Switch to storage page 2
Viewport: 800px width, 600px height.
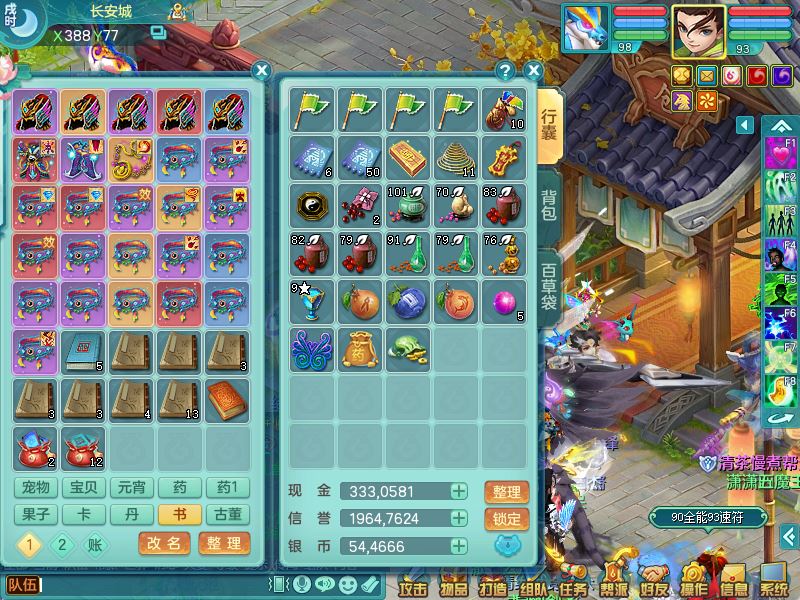(61, 545)
